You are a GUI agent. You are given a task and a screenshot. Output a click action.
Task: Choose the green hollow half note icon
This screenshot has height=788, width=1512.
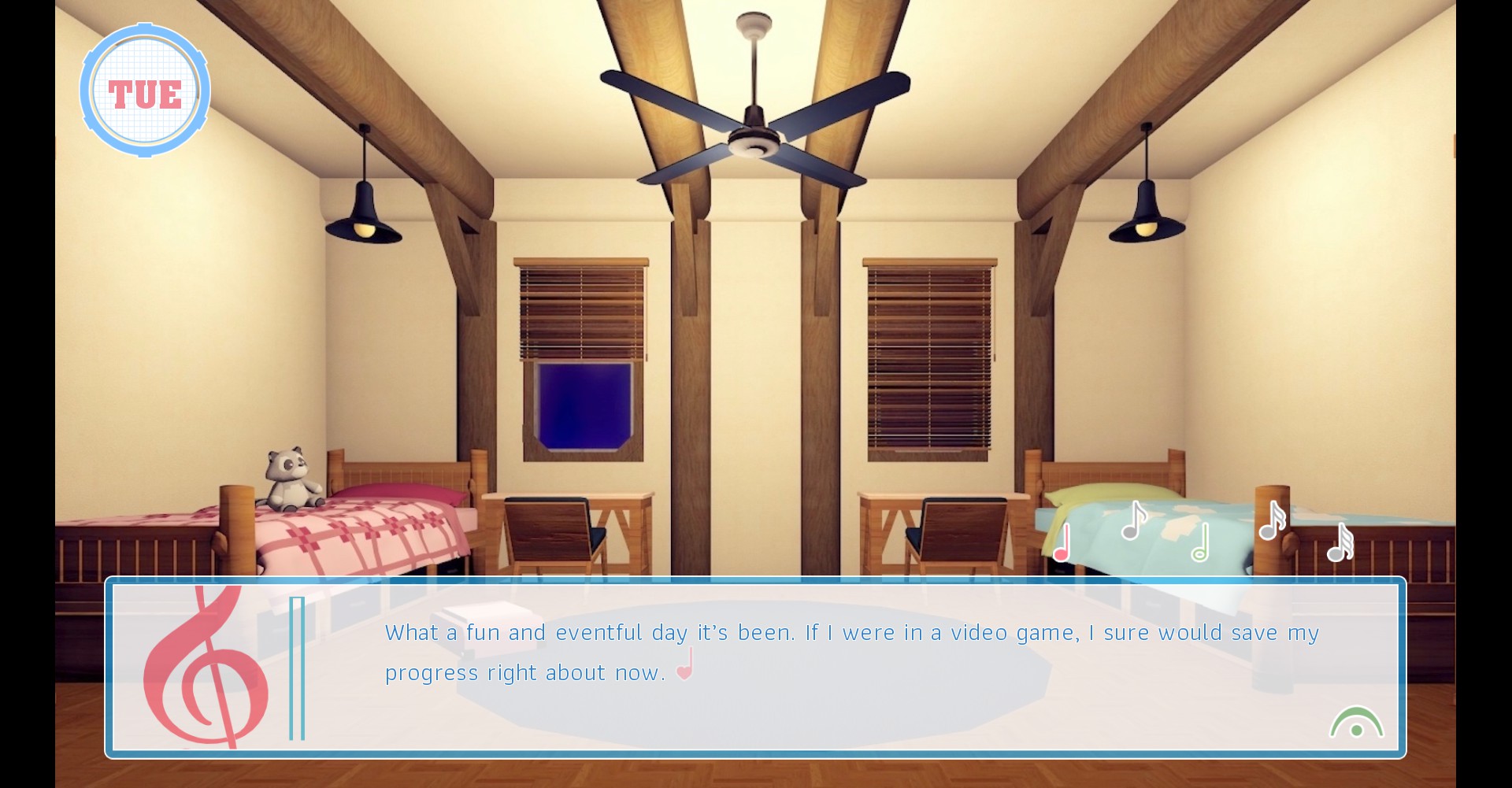[1200, 543]
